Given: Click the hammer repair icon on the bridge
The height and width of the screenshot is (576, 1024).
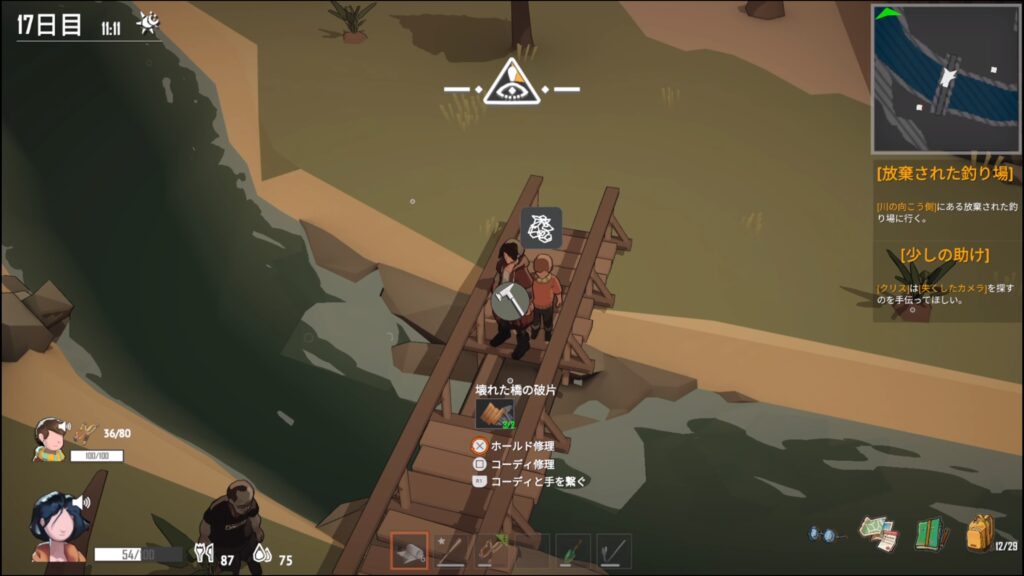Looking at the screenshot, I should [510, 300].
